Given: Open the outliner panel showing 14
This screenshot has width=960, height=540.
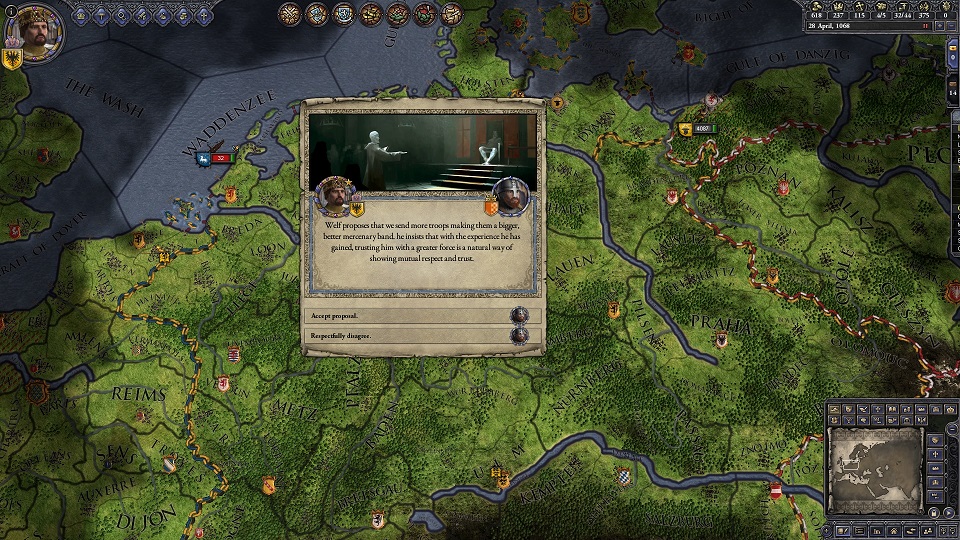Looking at the screenshot, I should click(x=952, y=93).
